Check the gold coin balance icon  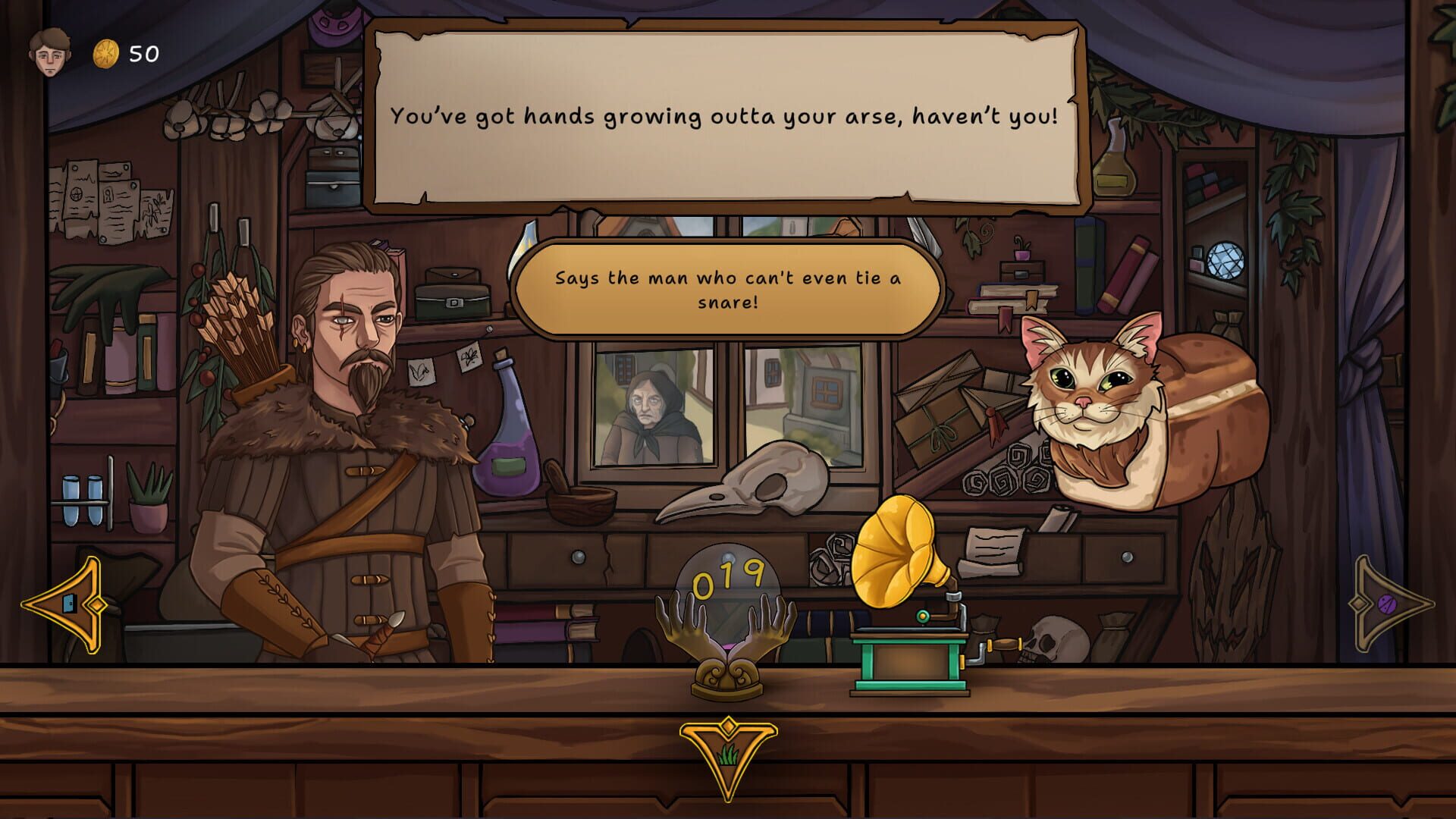click(x=106, y=52)
